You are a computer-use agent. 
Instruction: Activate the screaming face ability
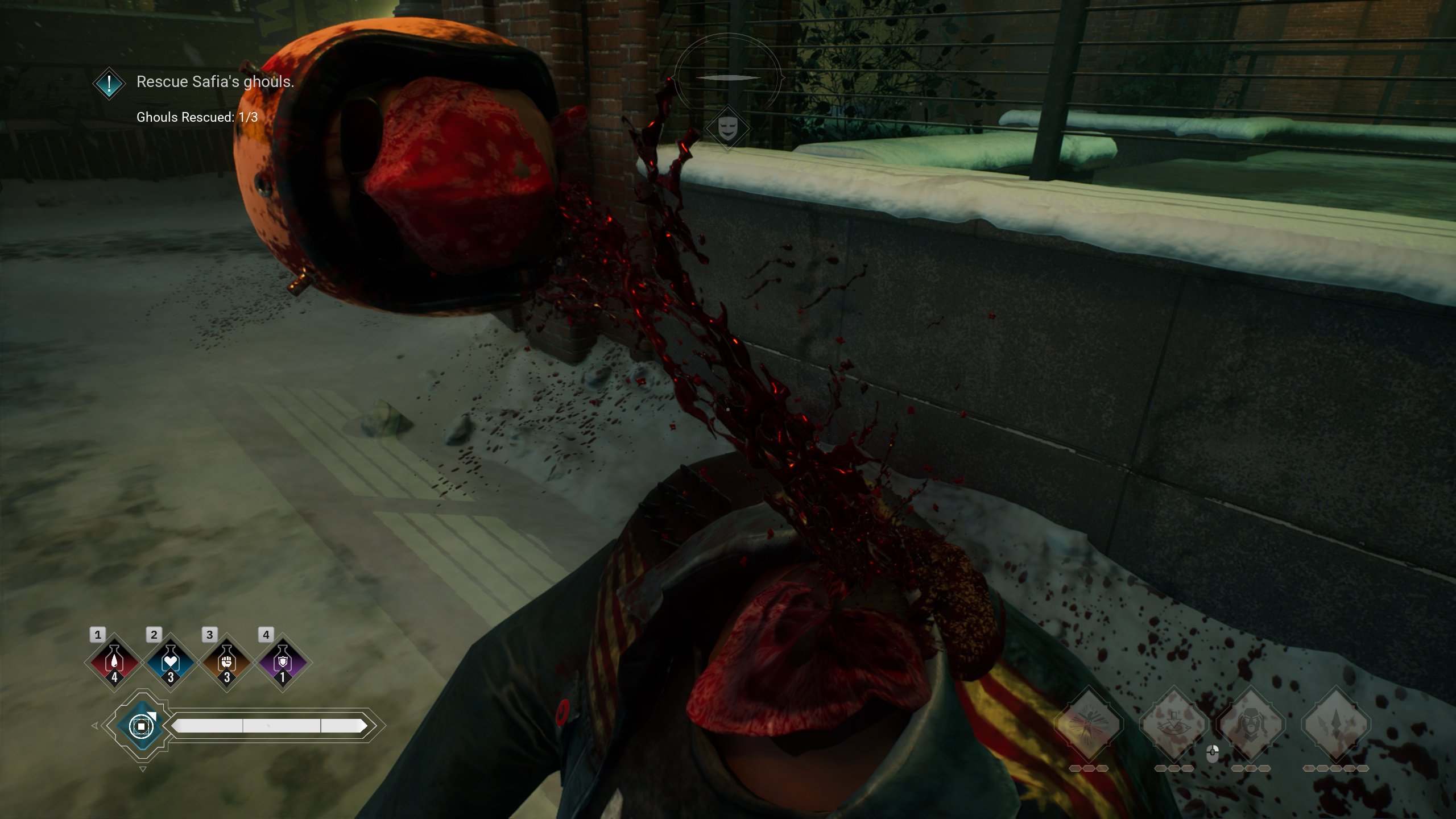pos(1251,724)
